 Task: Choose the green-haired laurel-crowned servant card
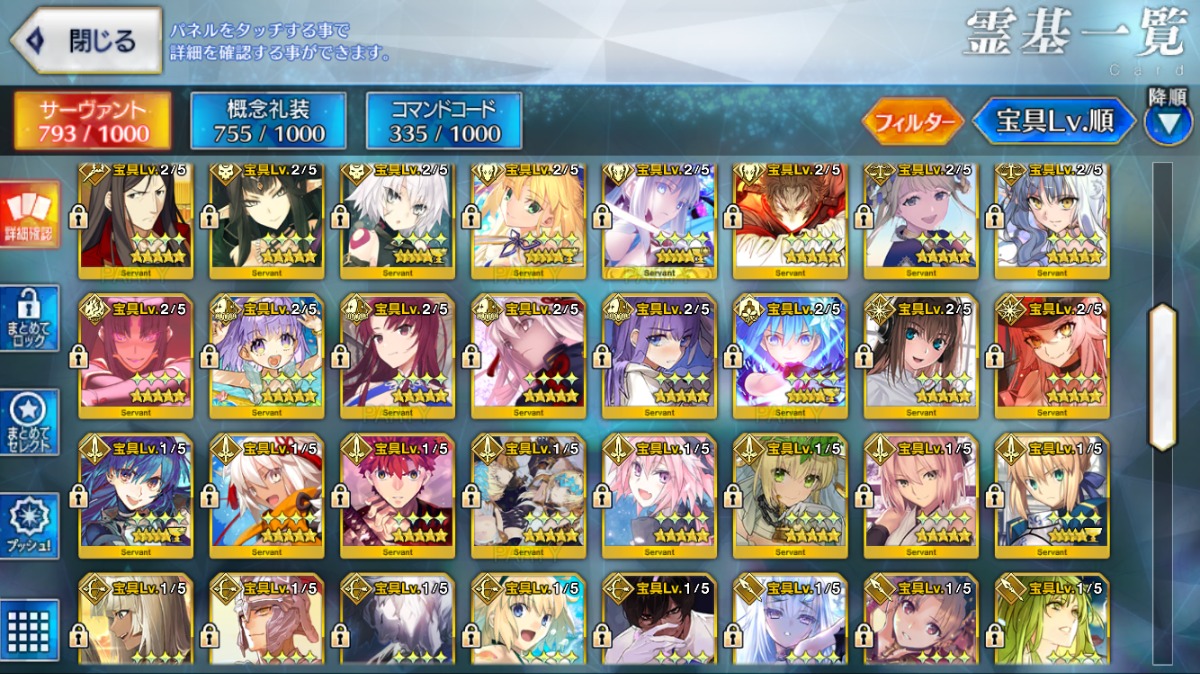(790, 495)
